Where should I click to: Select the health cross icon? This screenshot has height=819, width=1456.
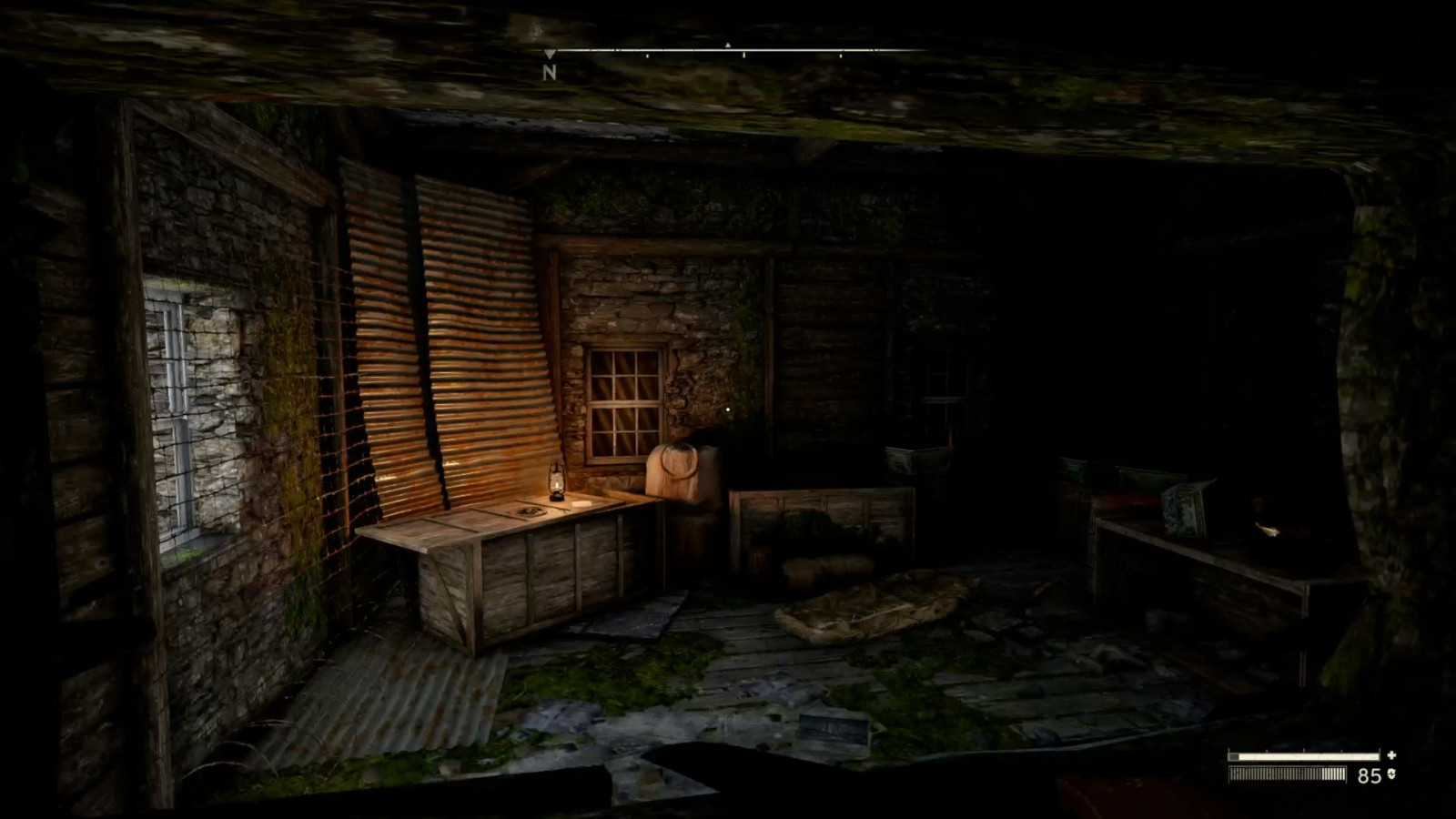[x=1391, y=755]
